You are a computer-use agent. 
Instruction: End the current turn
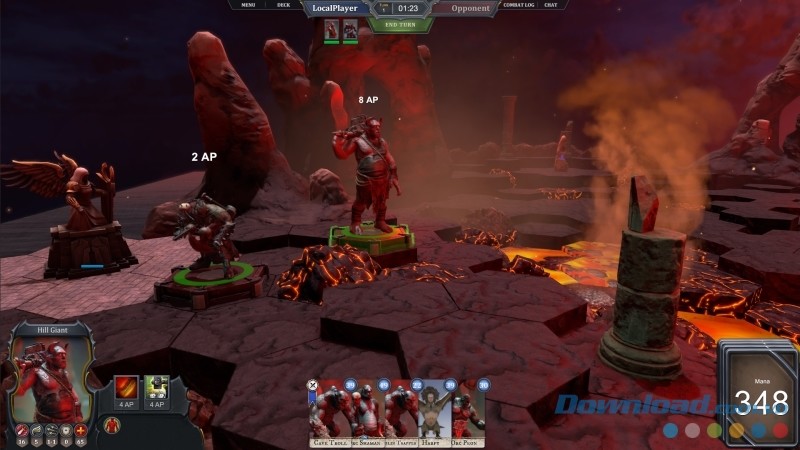coord(400,24)
